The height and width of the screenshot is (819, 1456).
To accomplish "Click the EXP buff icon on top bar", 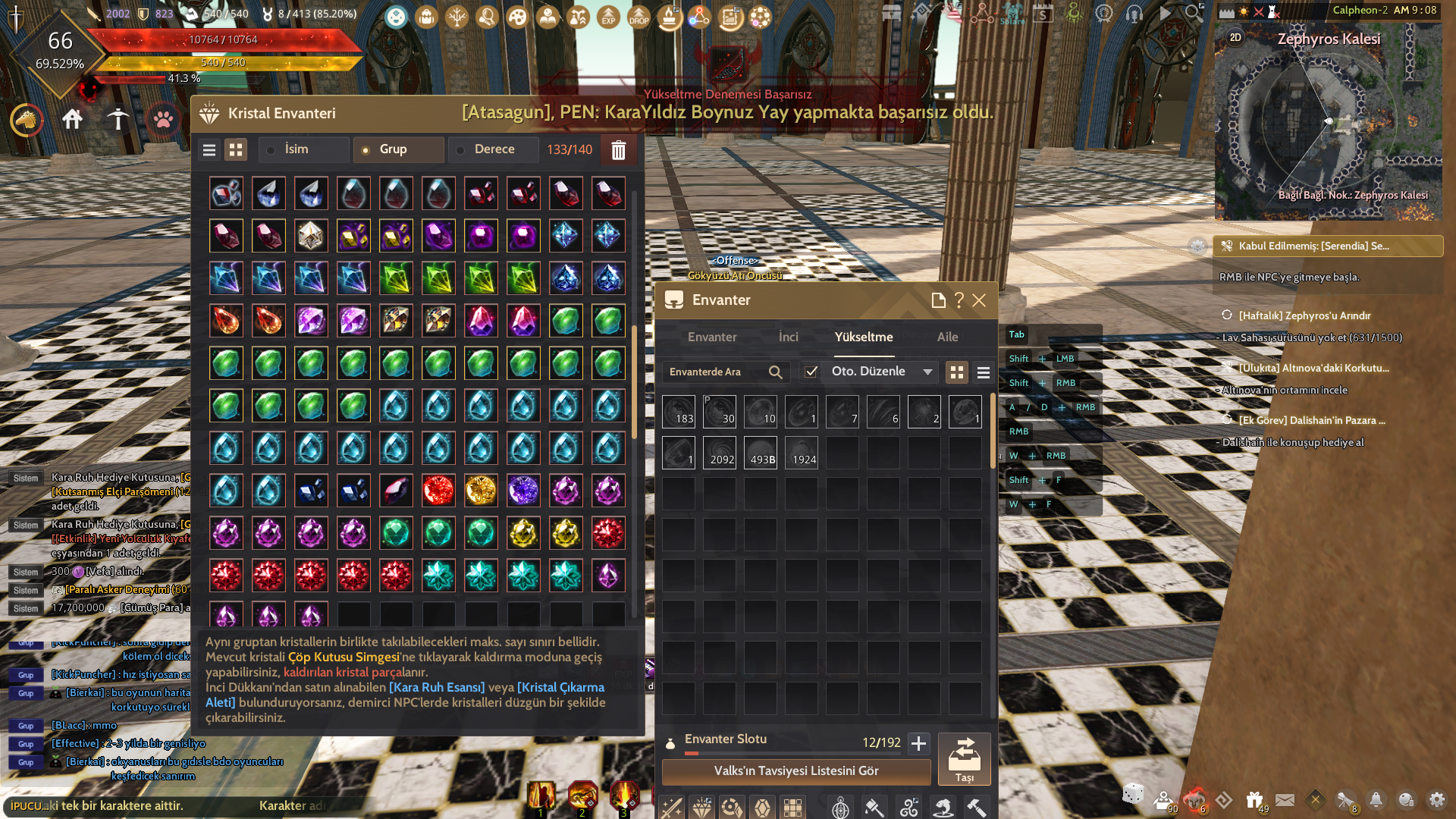I will pos(608,17).
